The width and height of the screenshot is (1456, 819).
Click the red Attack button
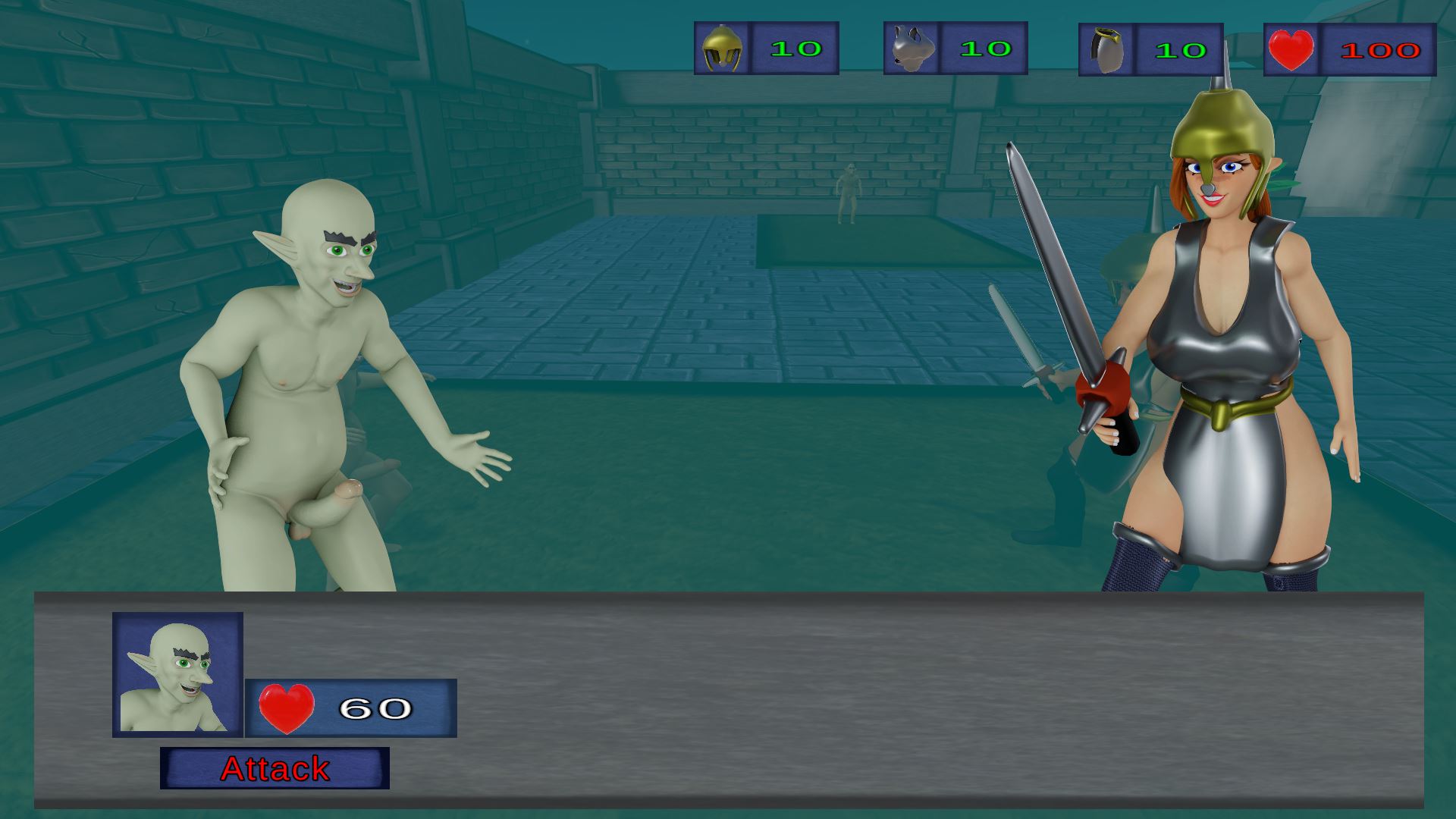coord(275,768)
